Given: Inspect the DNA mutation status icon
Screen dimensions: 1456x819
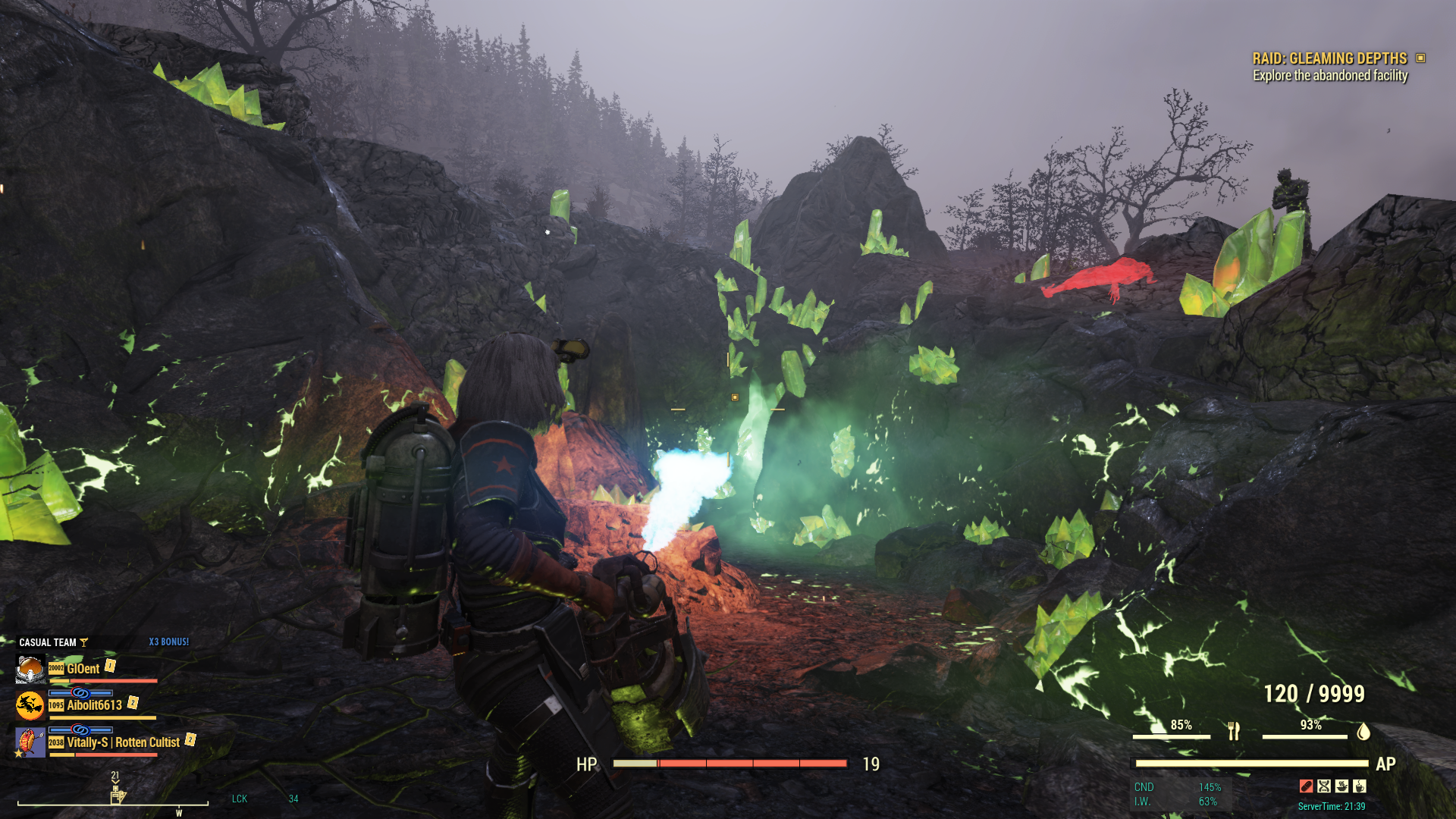Looking at the screenshot, I should click(x=1324, y=786).
